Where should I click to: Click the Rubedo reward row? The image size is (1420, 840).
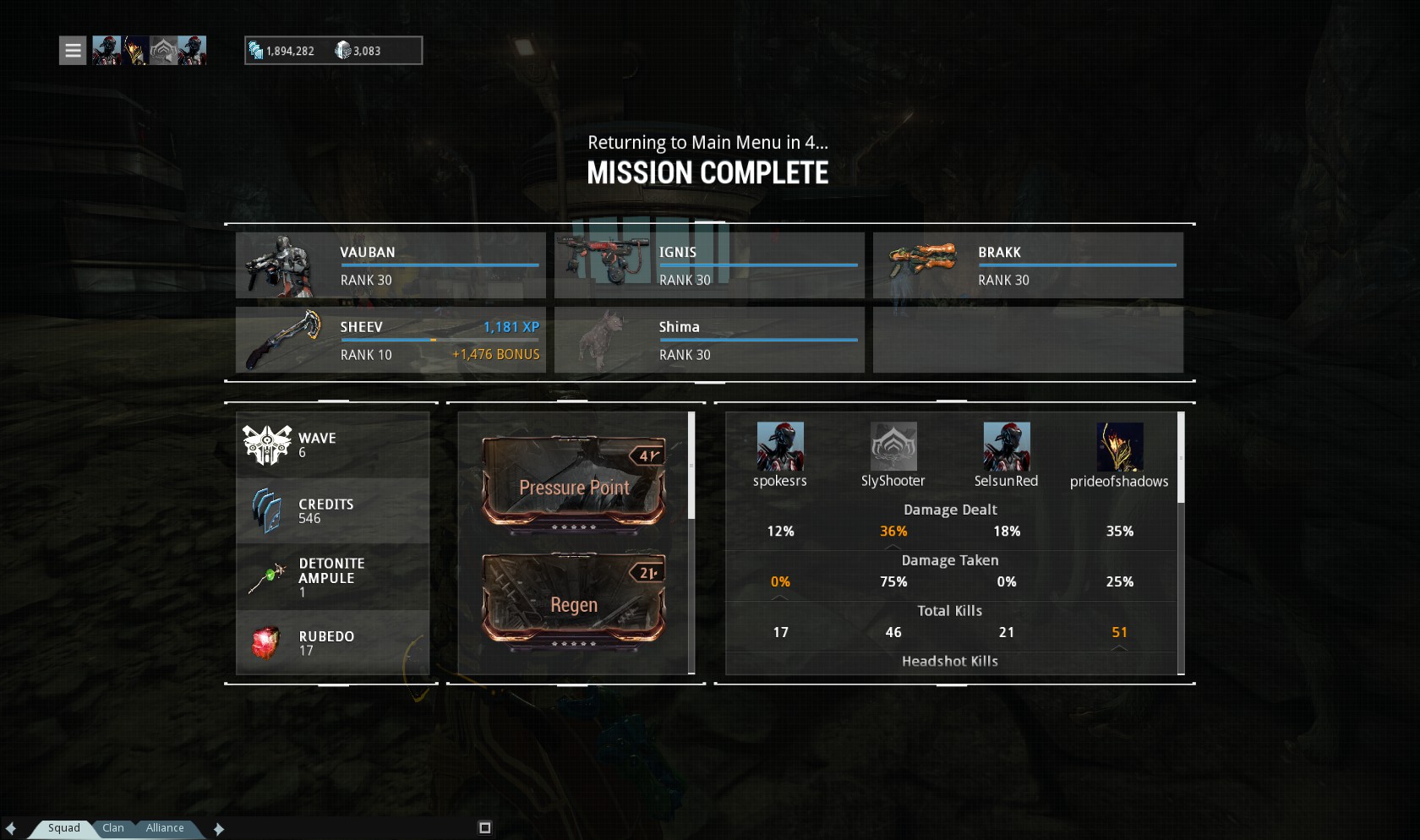coord(333,643)
